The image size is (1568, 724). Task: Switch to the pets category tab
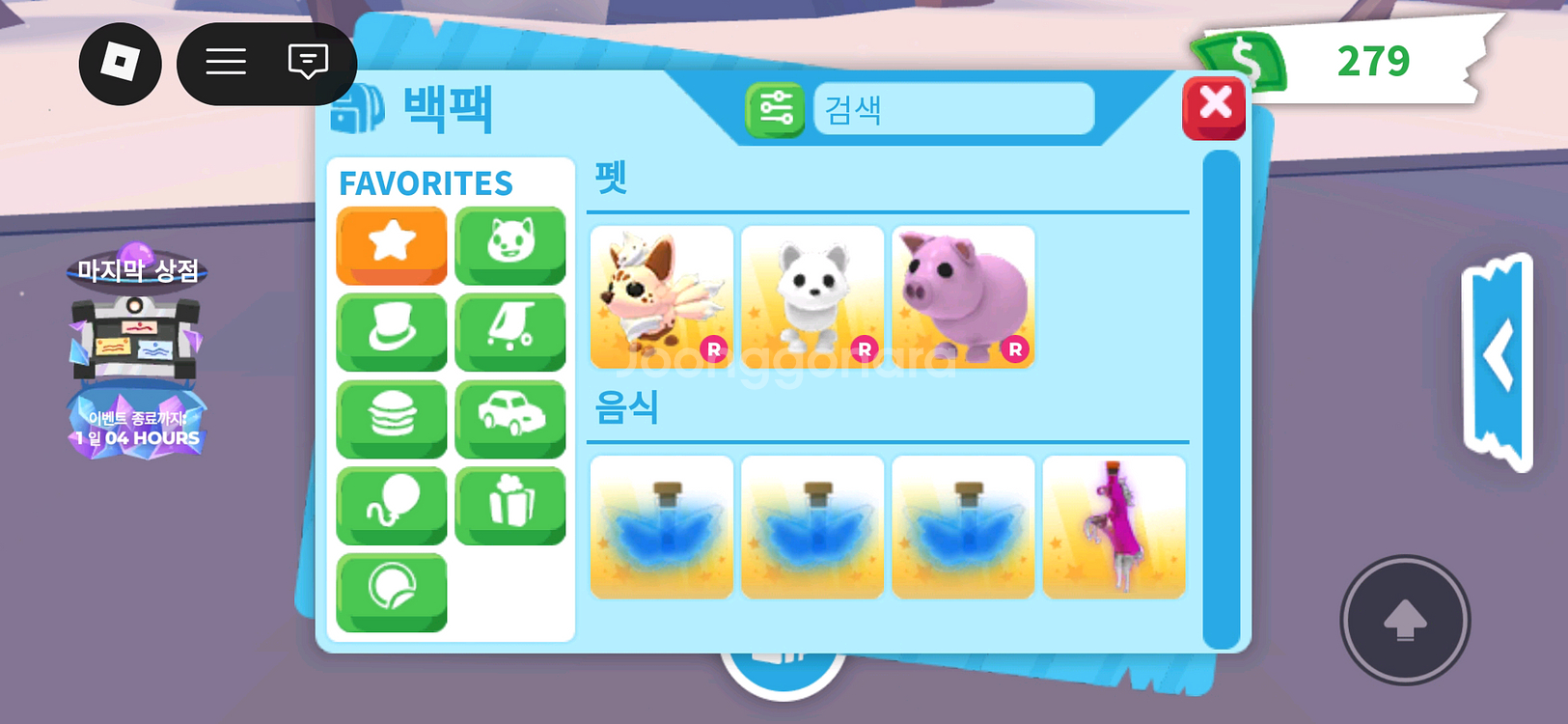510,243
